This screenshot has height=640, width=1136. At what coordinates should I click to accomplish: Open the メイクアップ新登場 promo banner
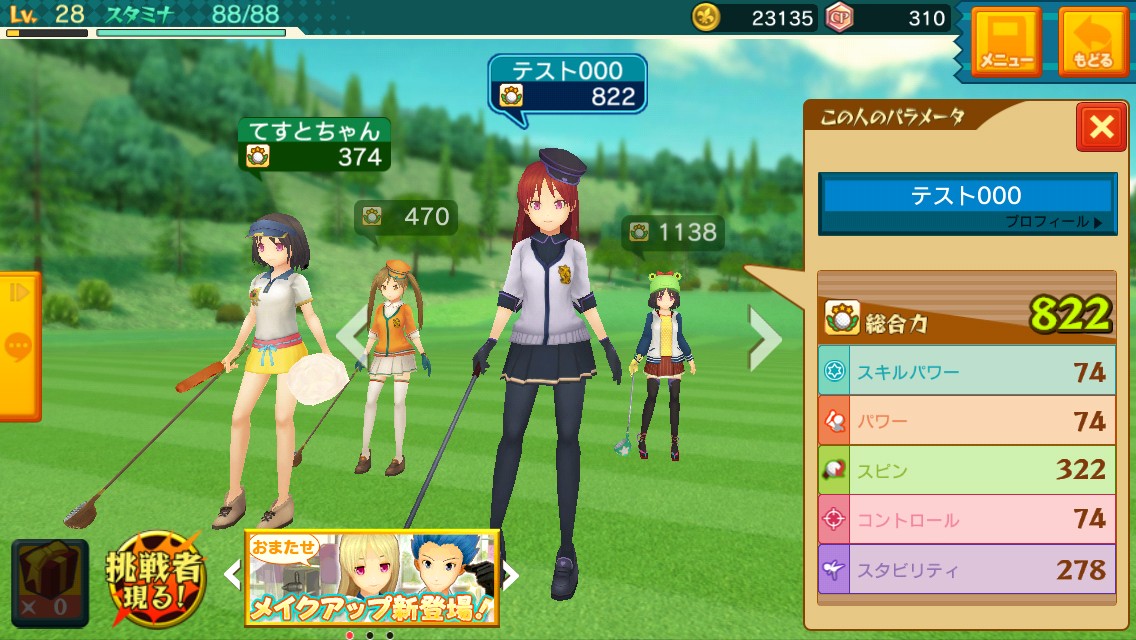[371, 577]
